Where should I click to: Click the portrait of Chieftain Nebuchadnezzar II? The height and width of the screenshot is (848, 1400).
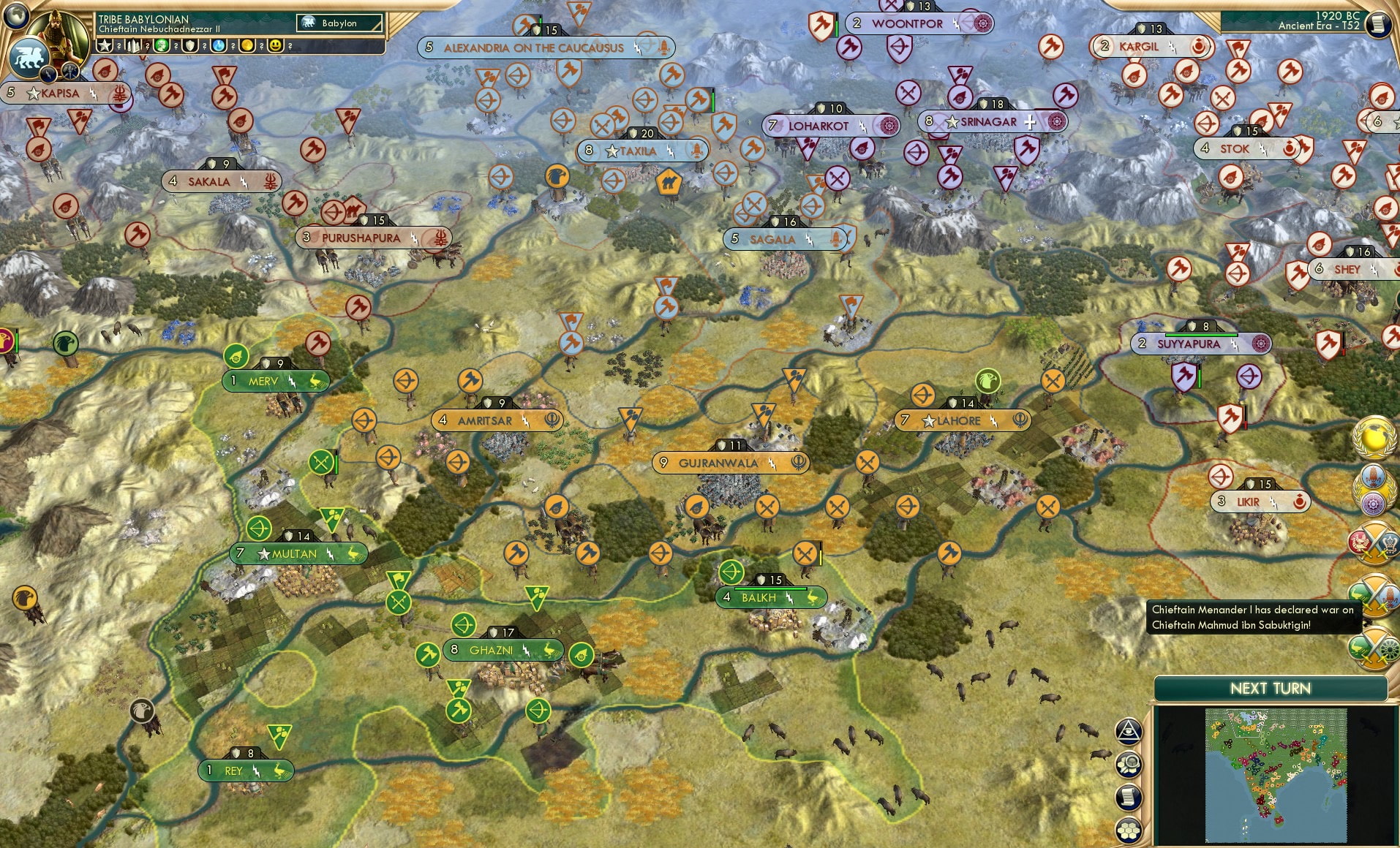pyautogui.click(x=59, y=35)
